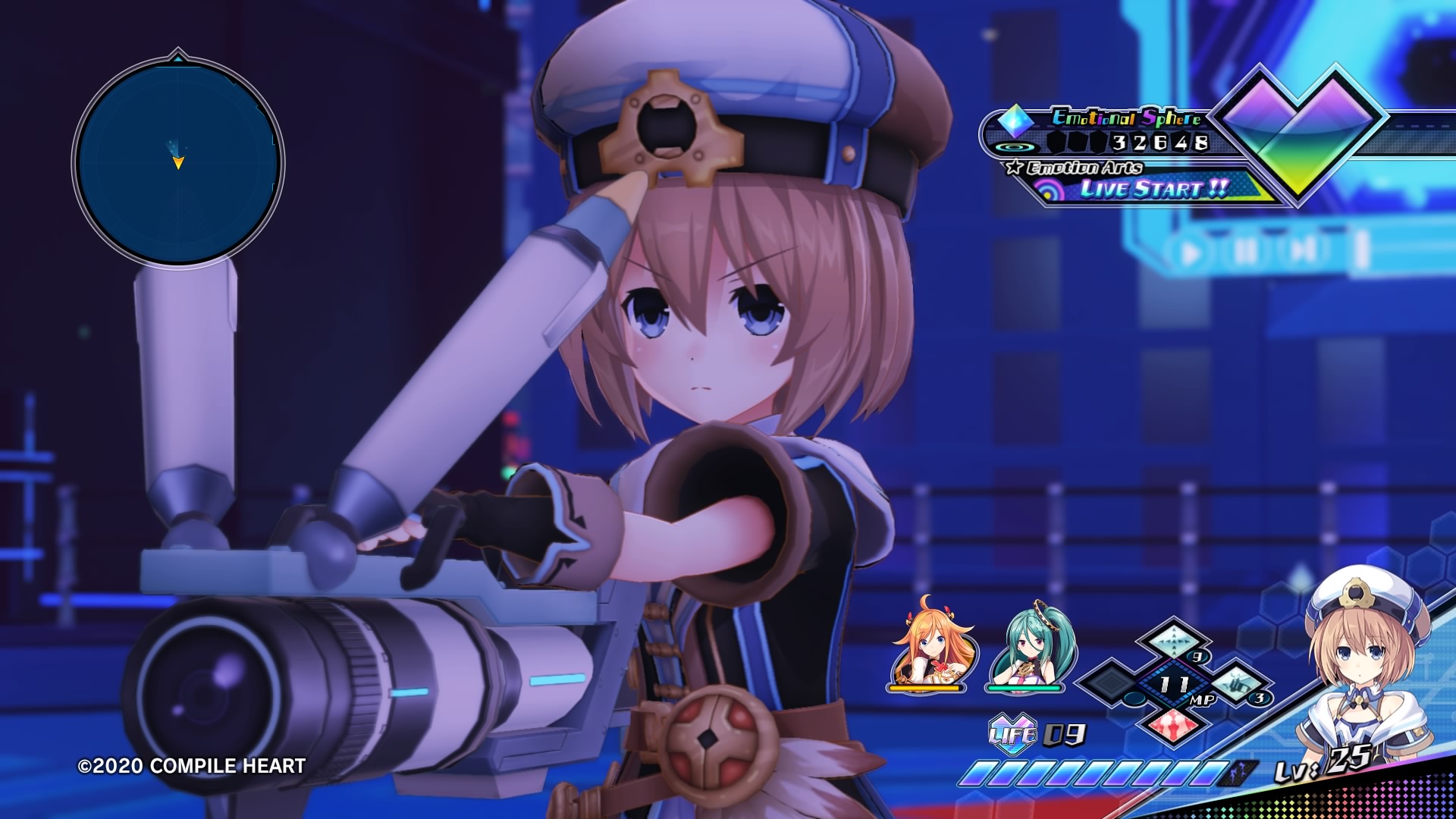Click the rainbow heart emotion gauge
The height and width of the screenshot is (819, 1456).
[1298, 129]
